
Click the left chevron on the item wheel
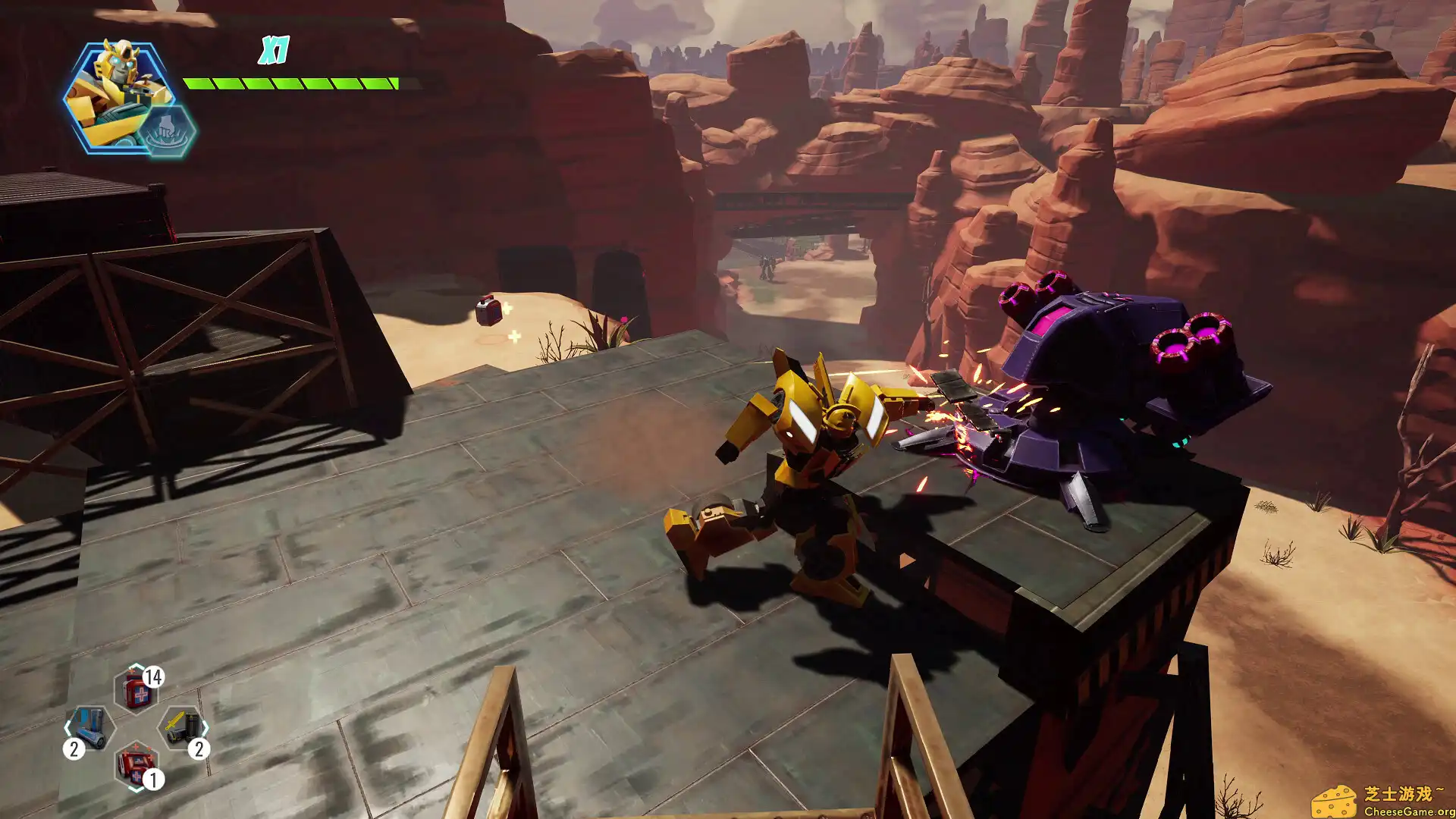click(67, 728)
